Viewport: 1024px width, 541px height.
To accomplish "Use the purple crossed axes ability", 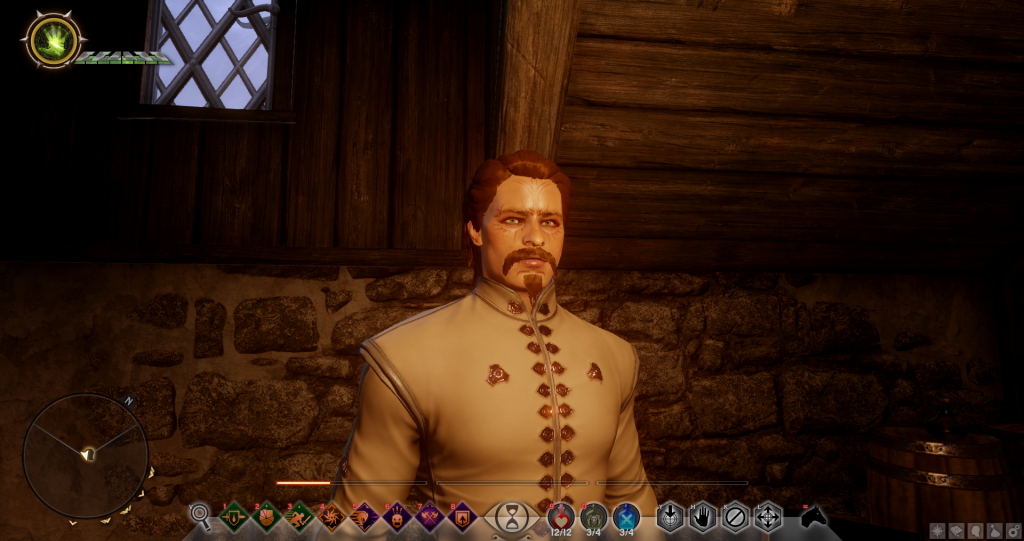I will click(429, 517).
